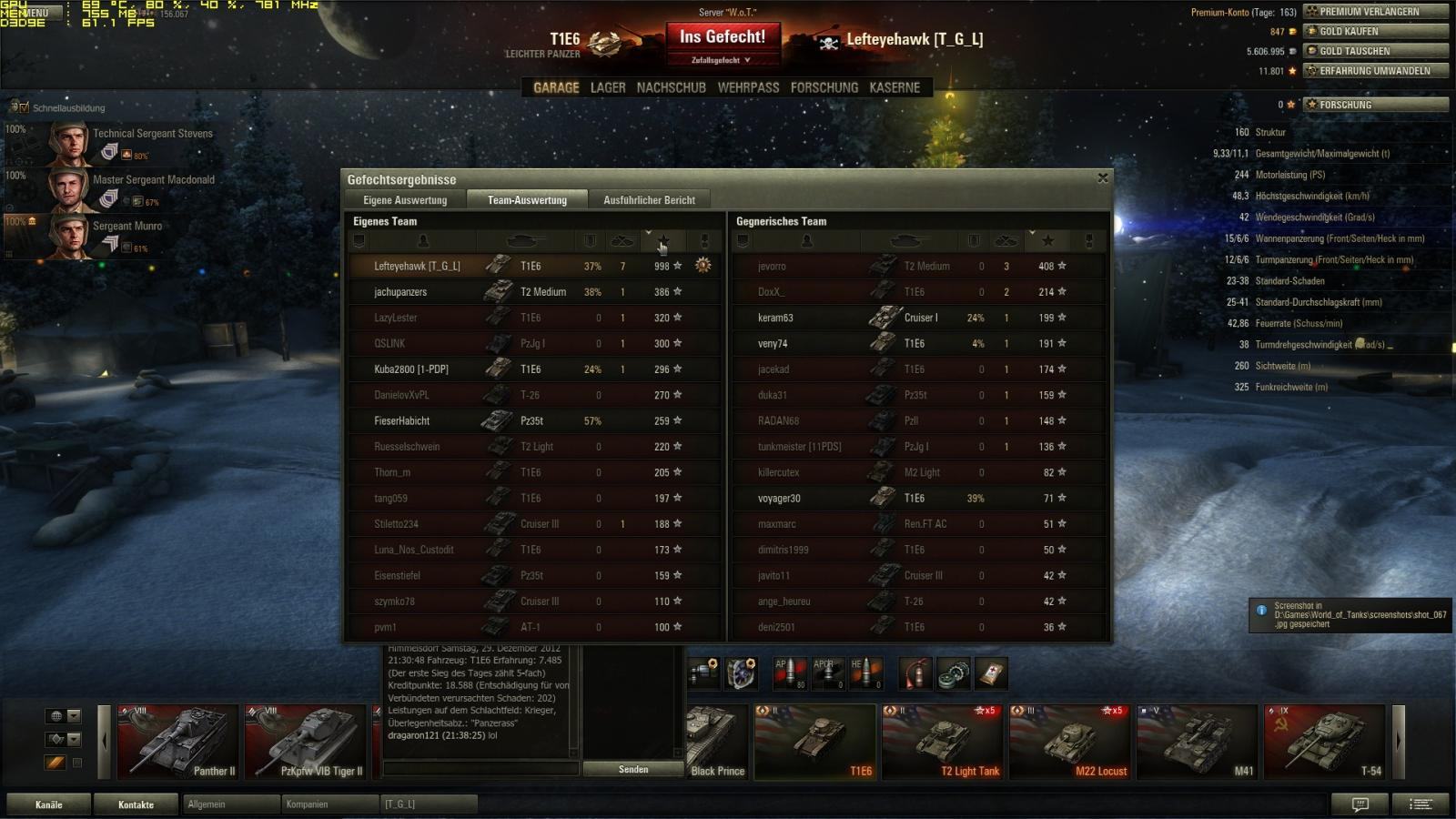
Task: Open the LAGER menu
Action: click(608, 87)
